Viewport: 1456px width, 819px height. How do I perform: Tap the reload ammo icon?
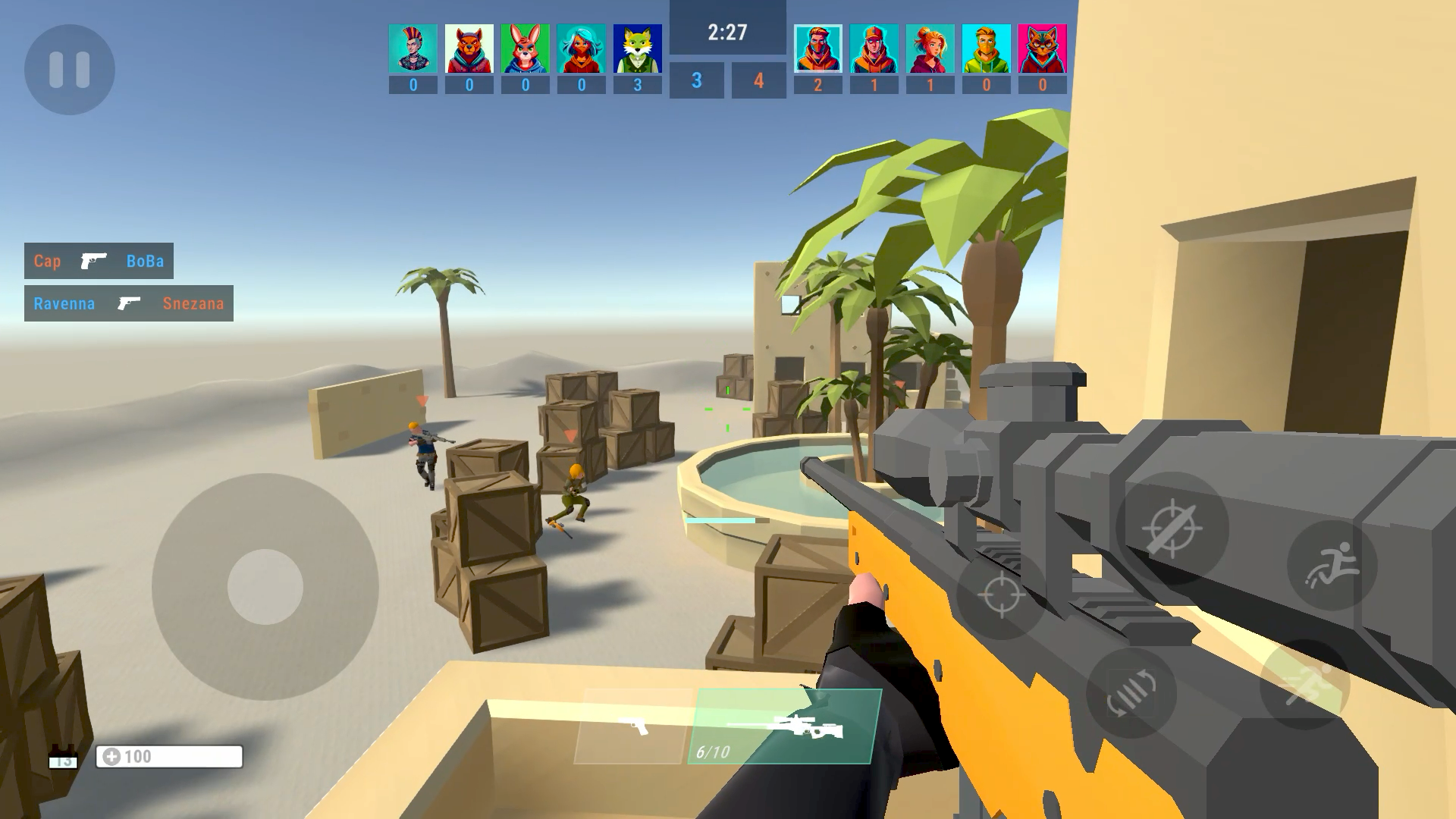[1131, 694]
